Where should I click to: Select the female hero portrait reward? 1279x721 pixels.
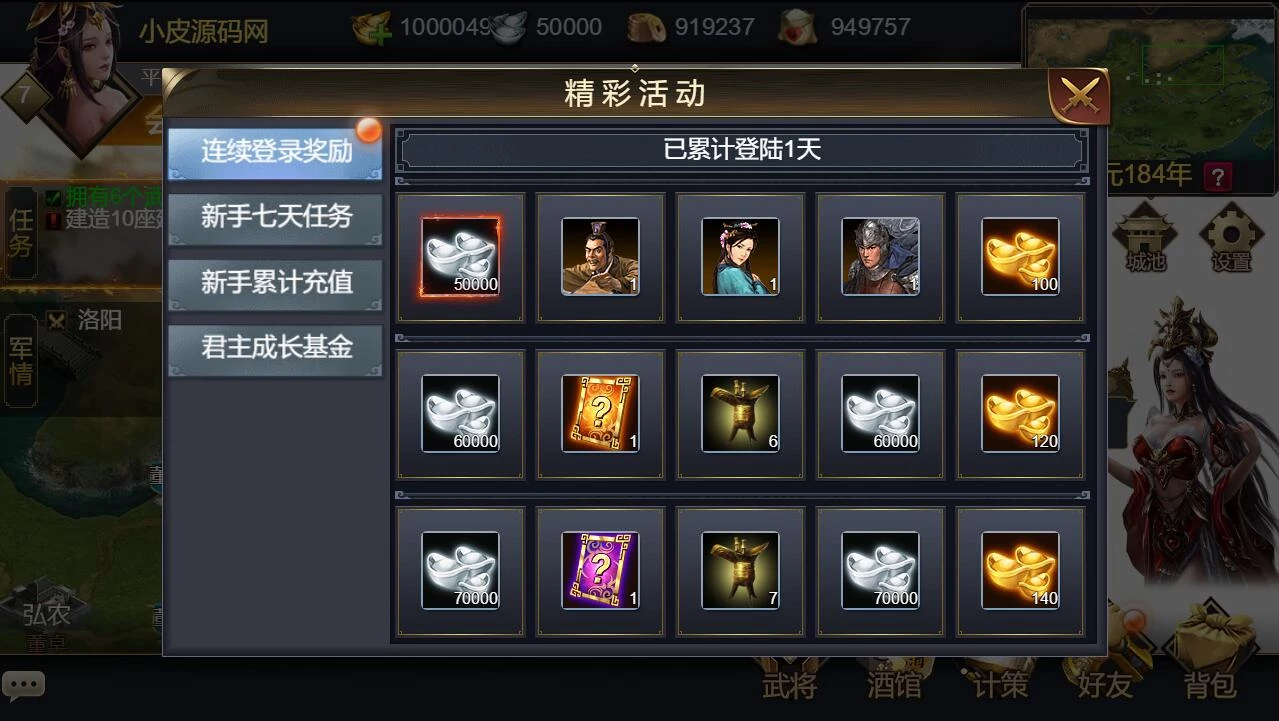click(x=740, y=257)
